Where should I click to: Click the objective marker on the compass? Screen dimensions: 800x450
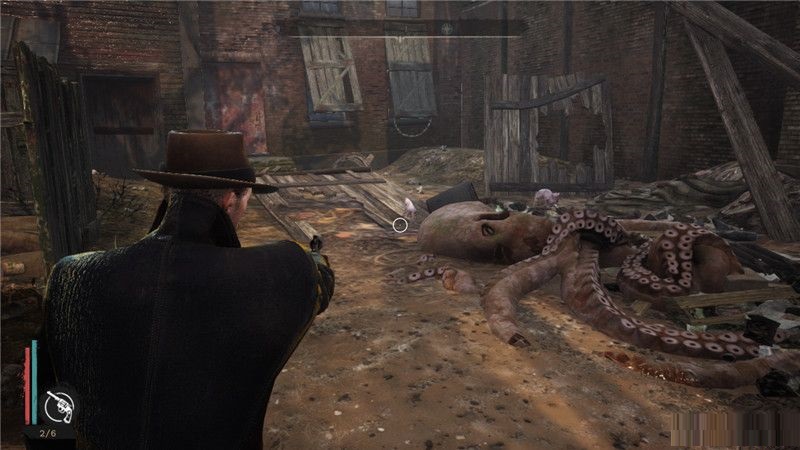447,29
